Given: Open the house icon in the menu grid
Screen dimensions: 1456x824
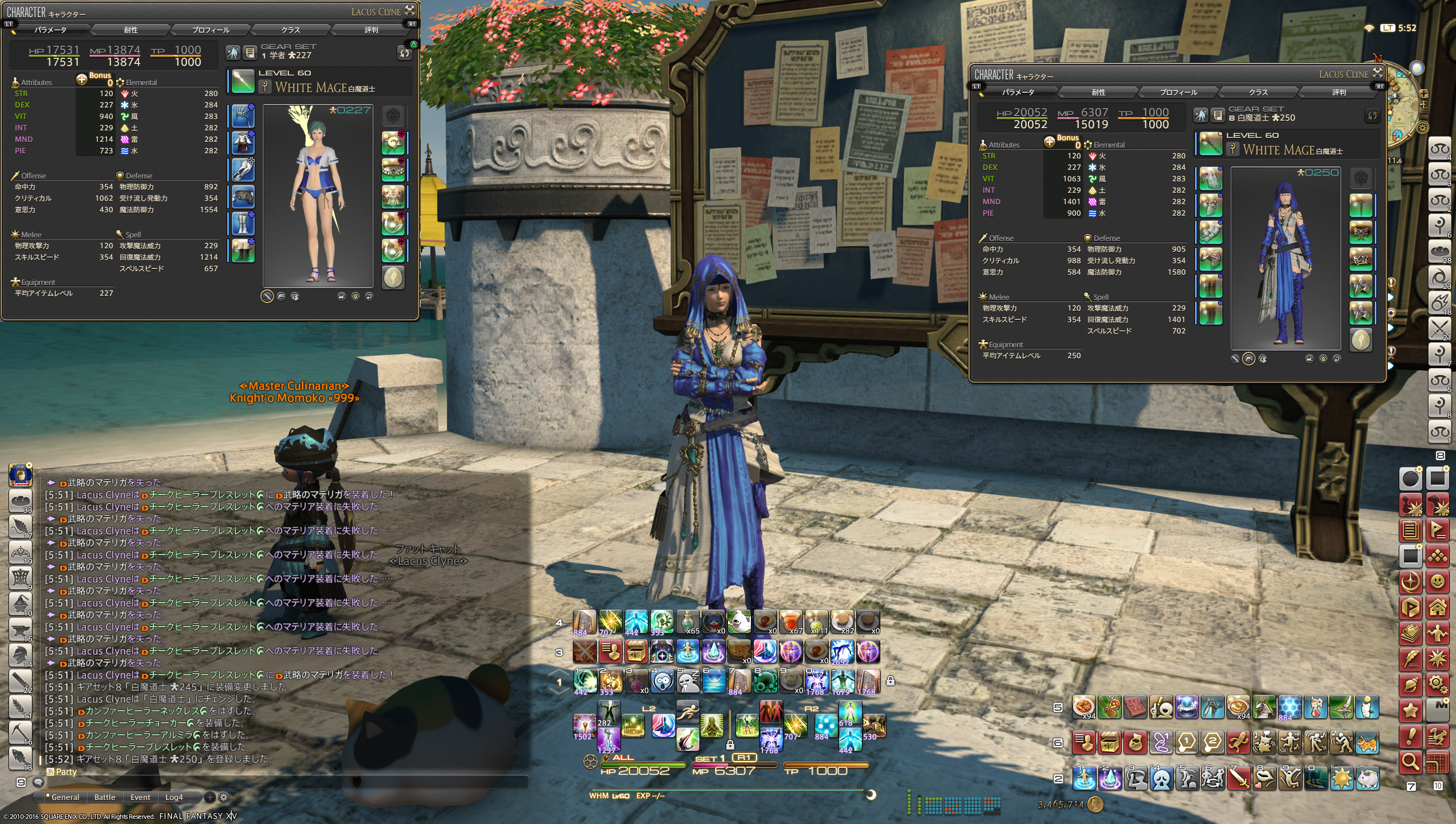Looking at the screenshot, I should (x=1437, y=607).
